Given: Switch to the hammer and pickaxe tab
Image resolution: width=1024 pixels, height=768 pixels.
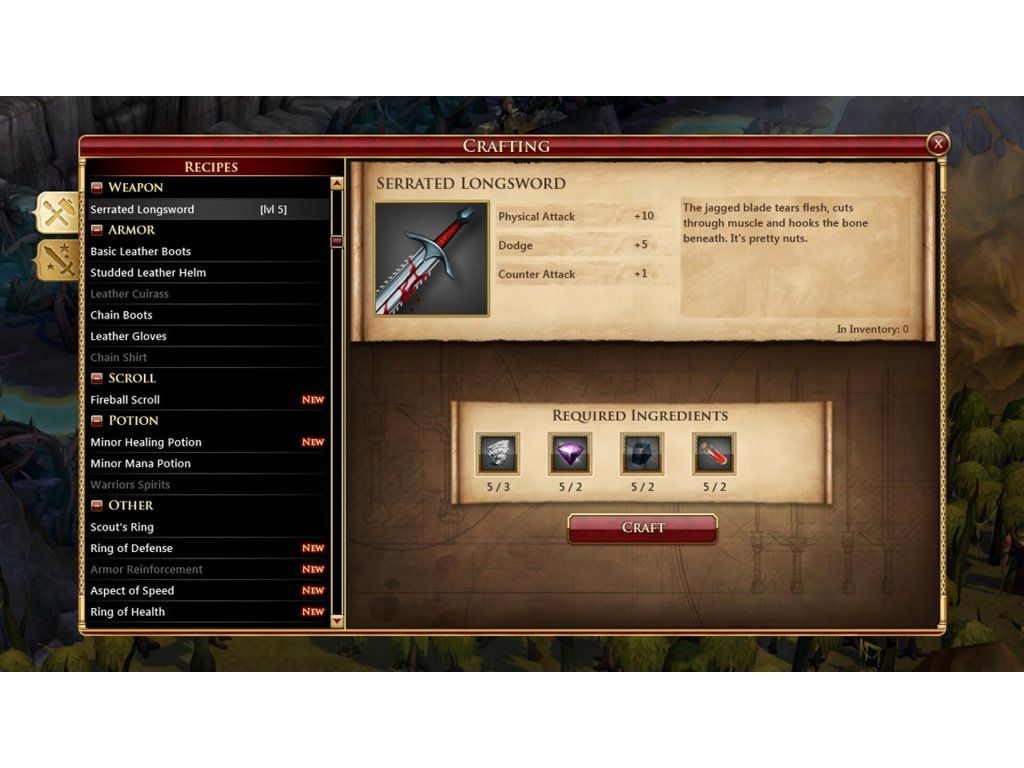Looking at the screenshot, I should [x=56, y=212].
